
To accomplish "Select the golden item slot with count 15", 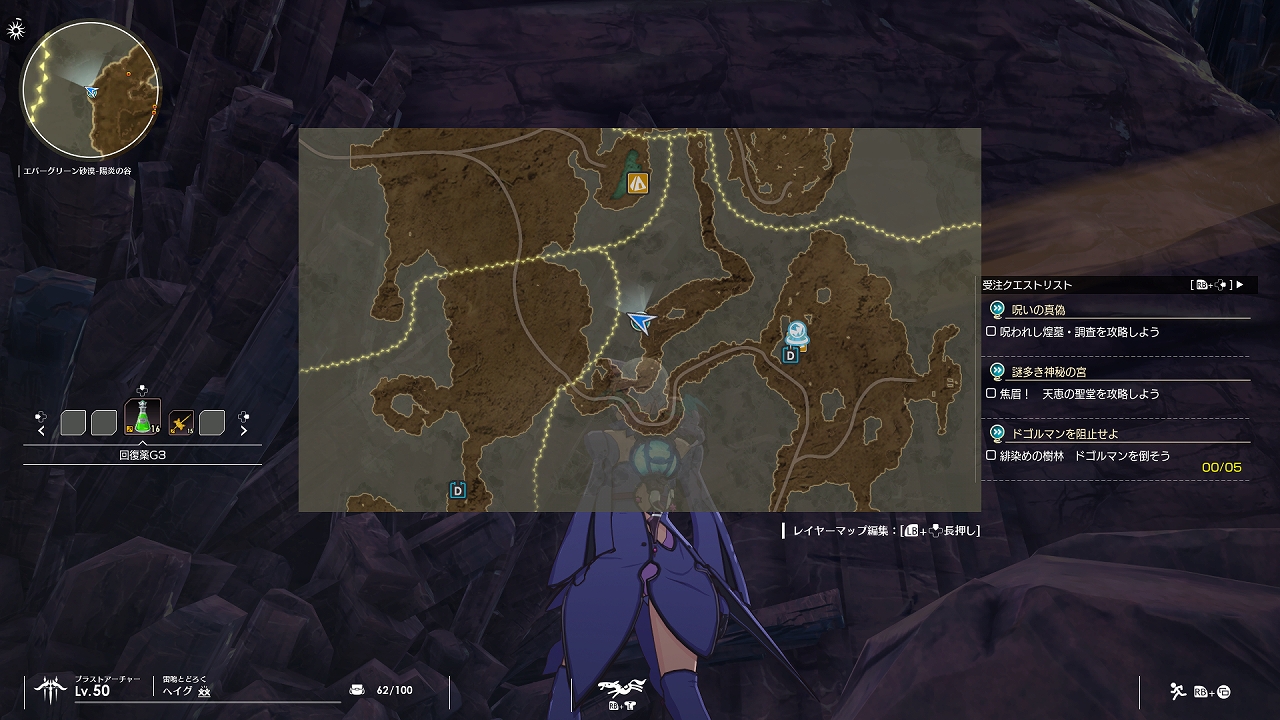I will (x=181, y=423).
